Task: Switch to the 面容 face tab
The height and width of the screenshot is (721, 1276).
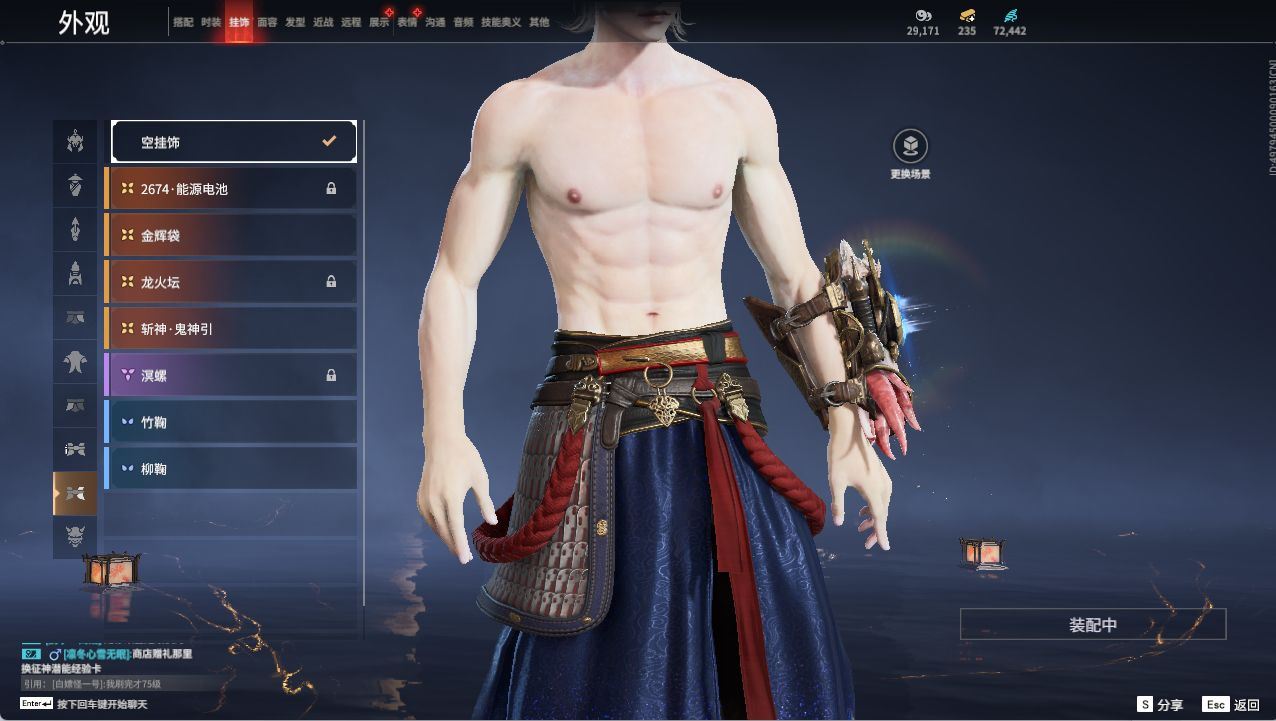Action: 267,22
